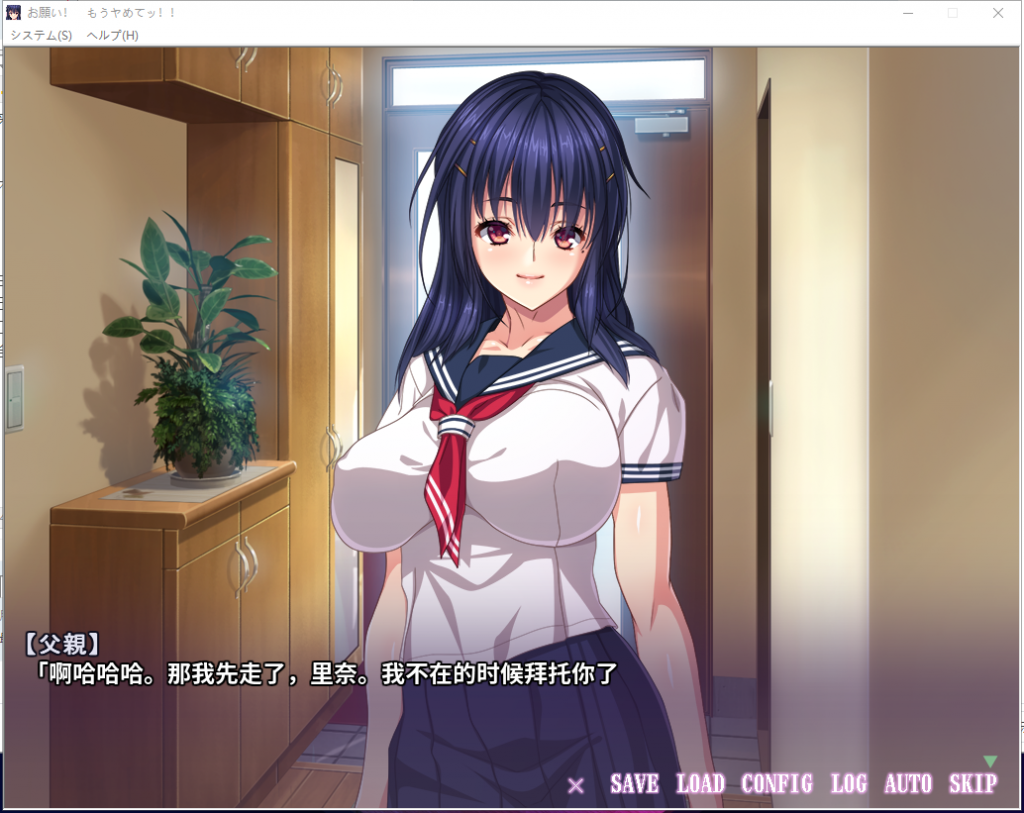Hide the text box with the X button
Image resolution: width=1024 pixels, height=813 pixels.
point(576,785)
